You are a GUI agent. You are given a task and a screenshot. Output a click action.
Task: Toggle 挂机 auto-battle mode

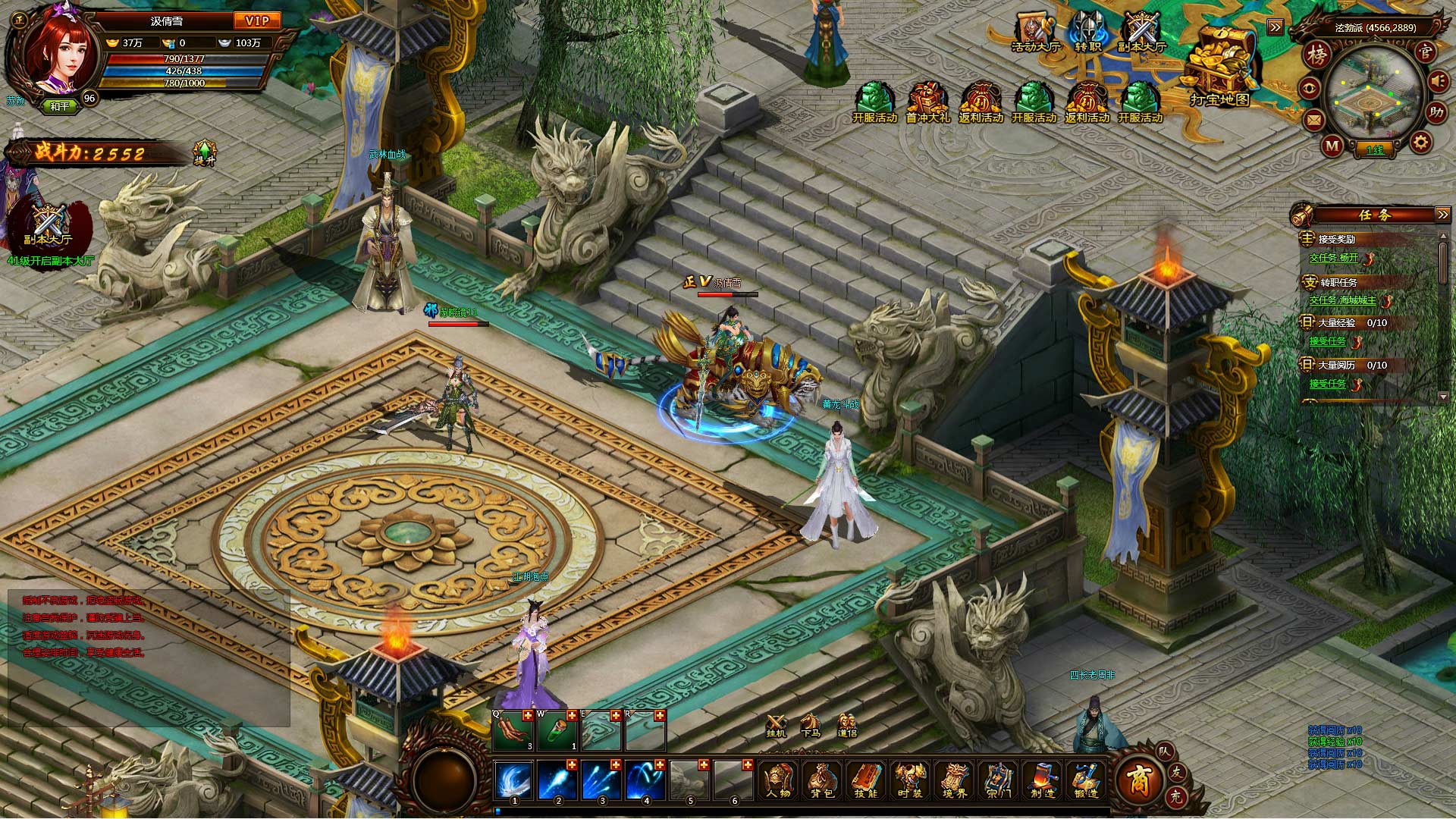click(776, 724)
